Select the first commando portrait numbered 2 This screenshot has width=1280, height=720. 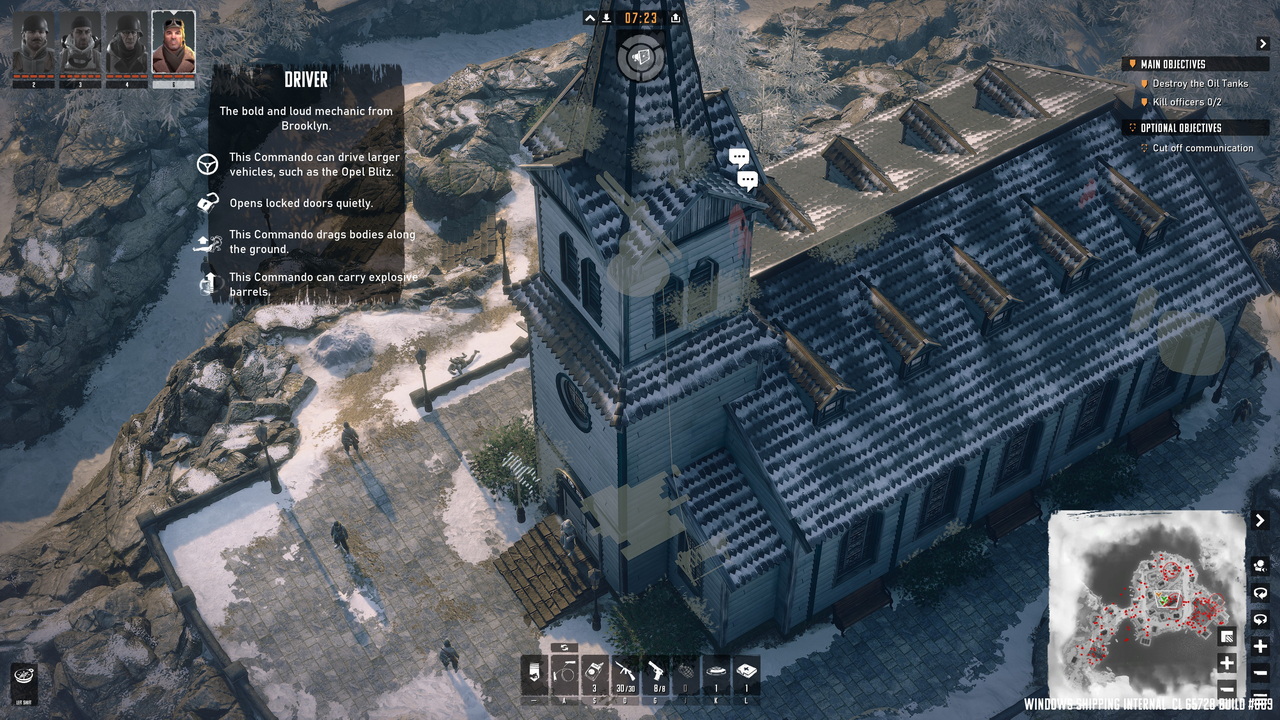[x=34, y=44]
